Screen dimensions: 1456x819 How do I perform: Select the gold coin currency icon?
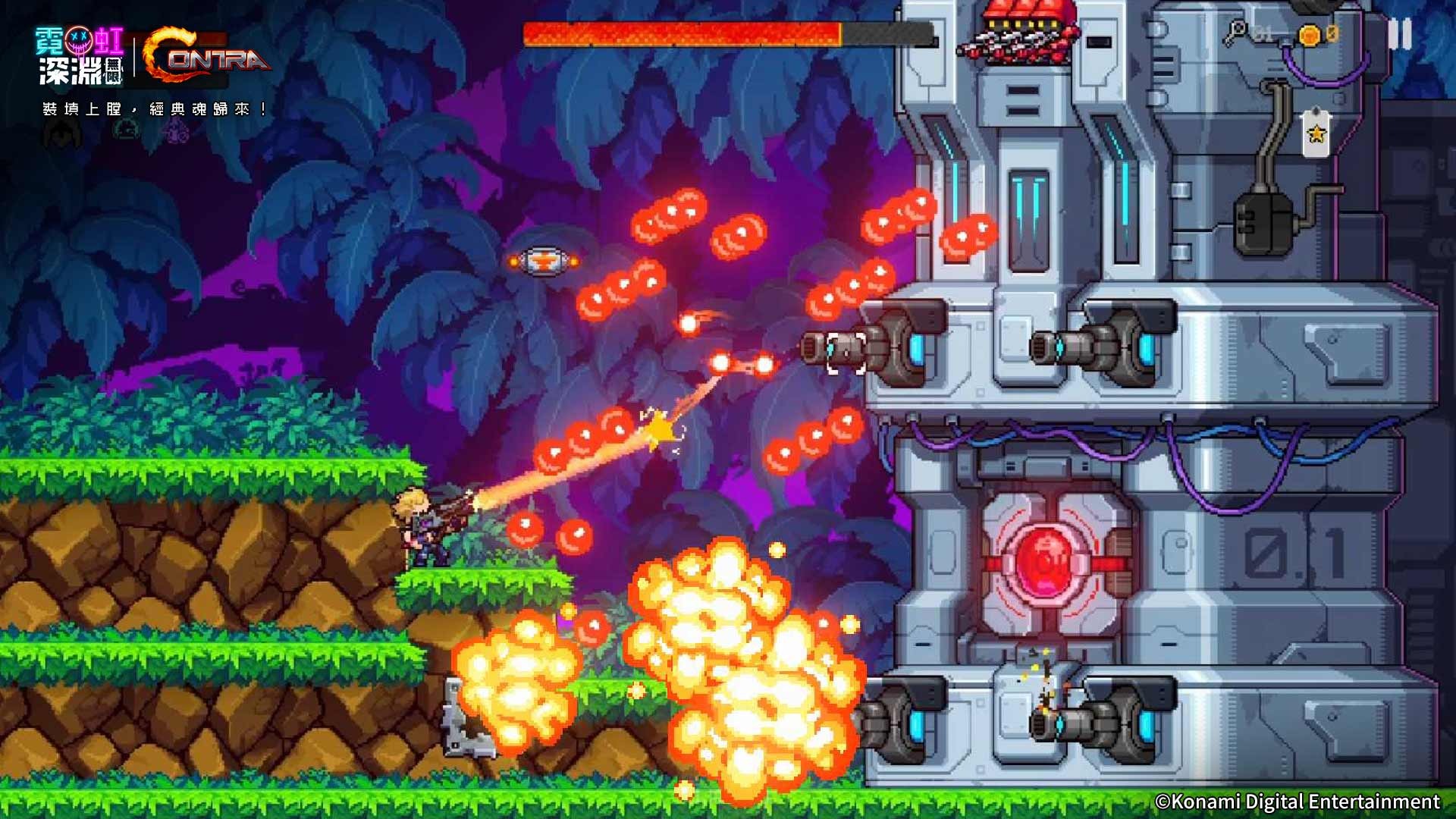click(x=1310, y=36)
